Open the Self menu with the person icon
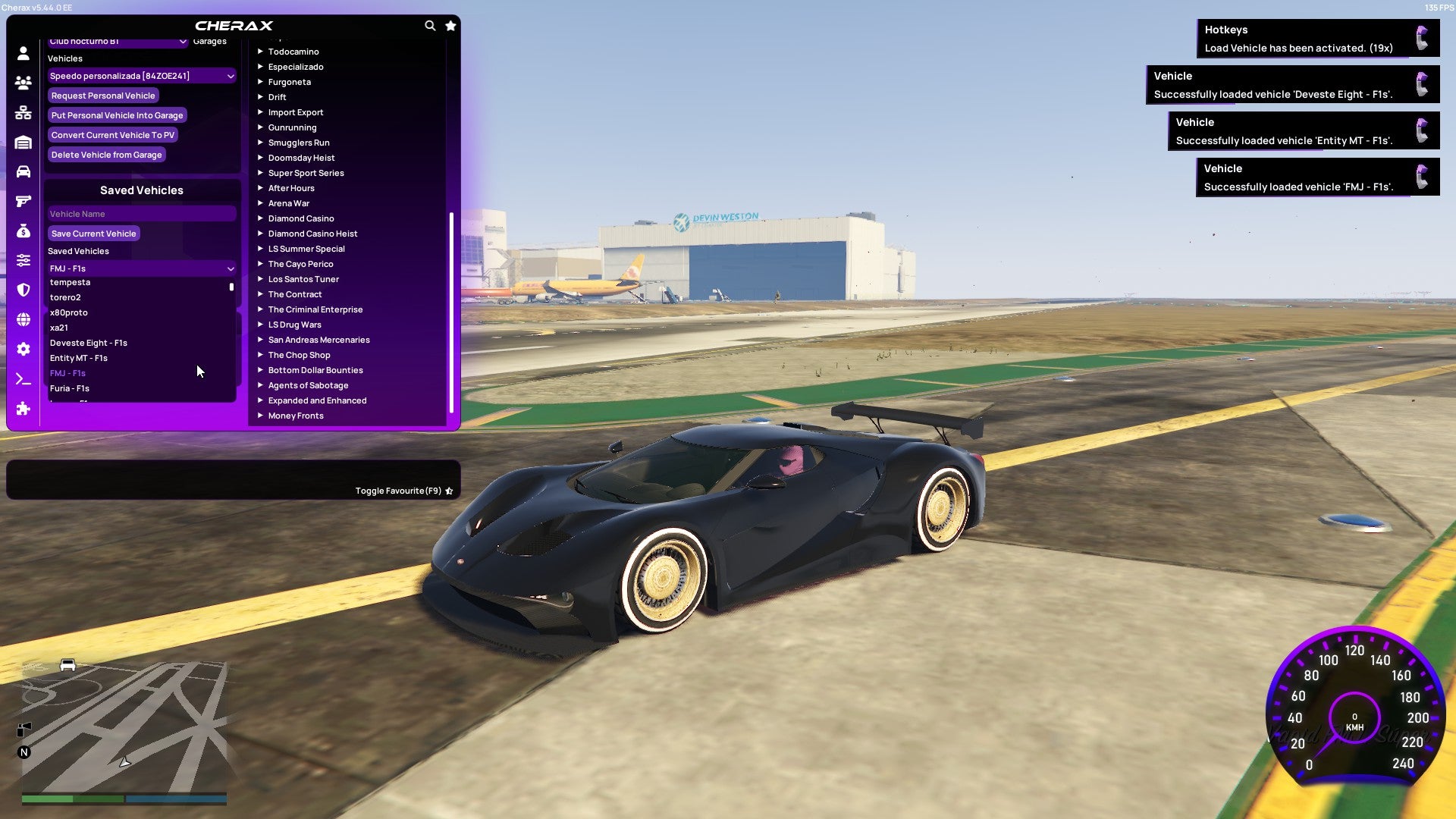This screenshot has width=1456, height=819. [23, 54]
